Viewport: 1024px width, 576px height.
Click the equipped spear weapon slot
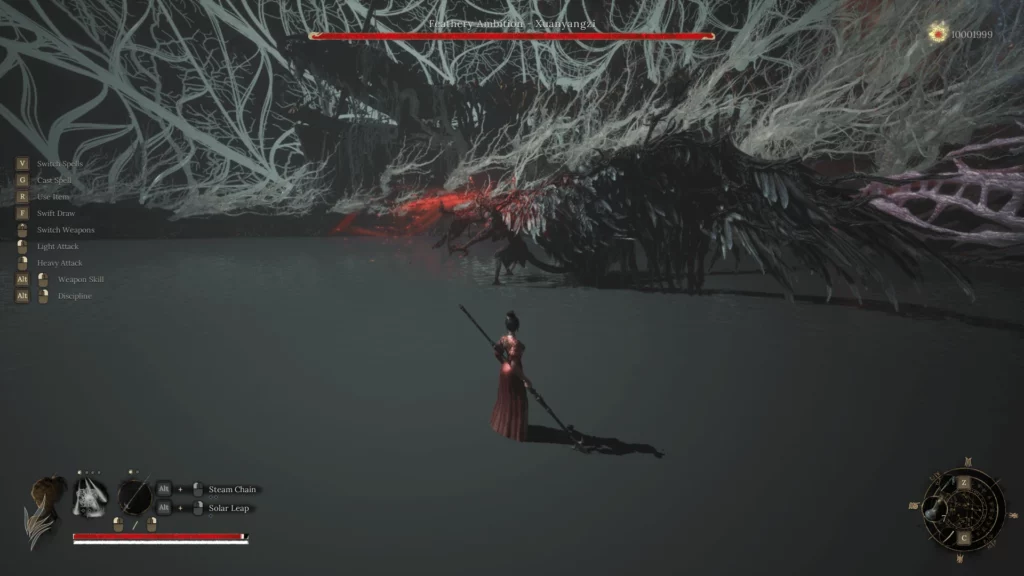134,496
